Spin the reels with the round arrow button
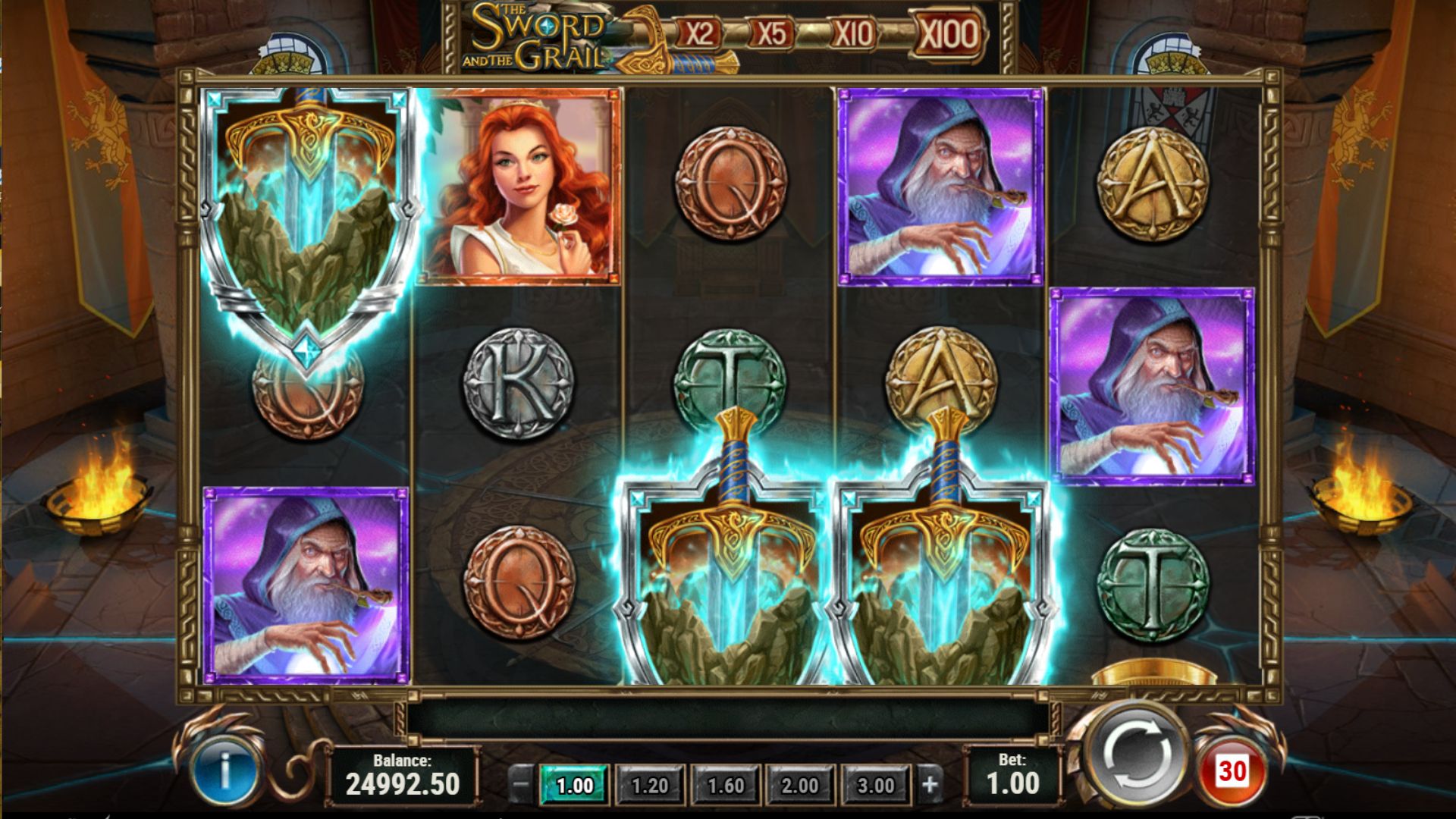1456x819 pixels. pyautogui.click(x=1134, y=755)
